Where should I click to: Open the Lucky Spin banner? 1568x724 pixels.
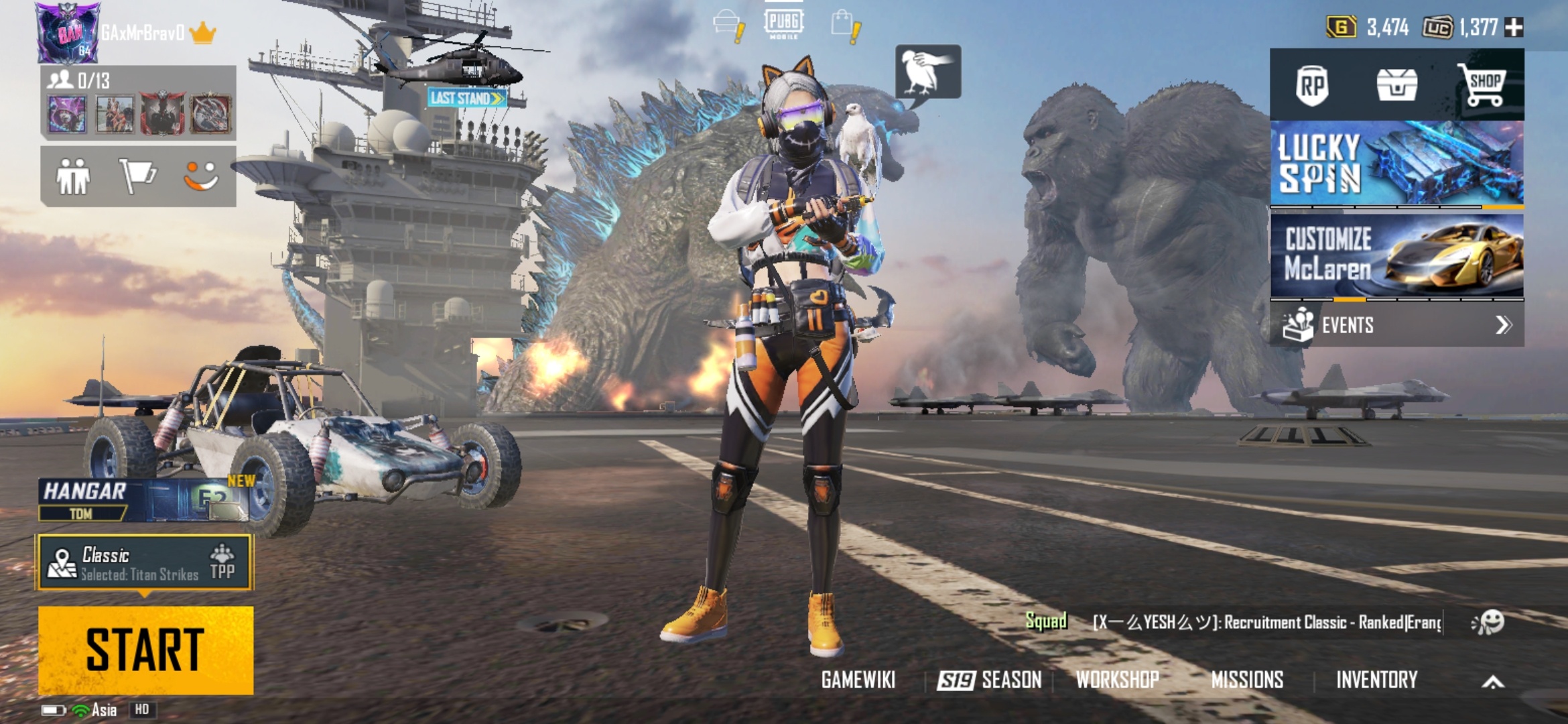click(x=1396, y=163)
